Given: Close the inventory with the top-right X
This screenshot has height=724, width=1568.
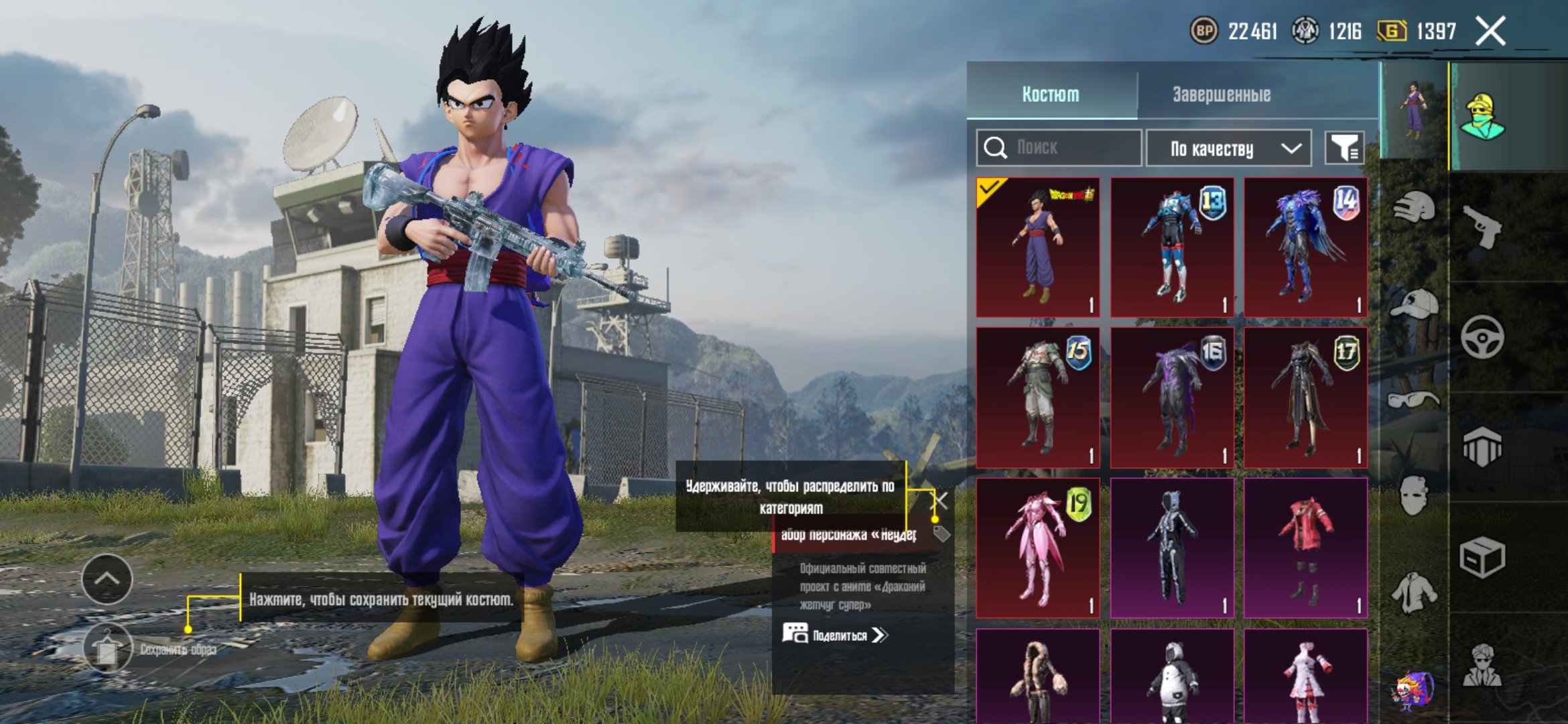Looking at the screenshot, I should (x=1490, y=32).
